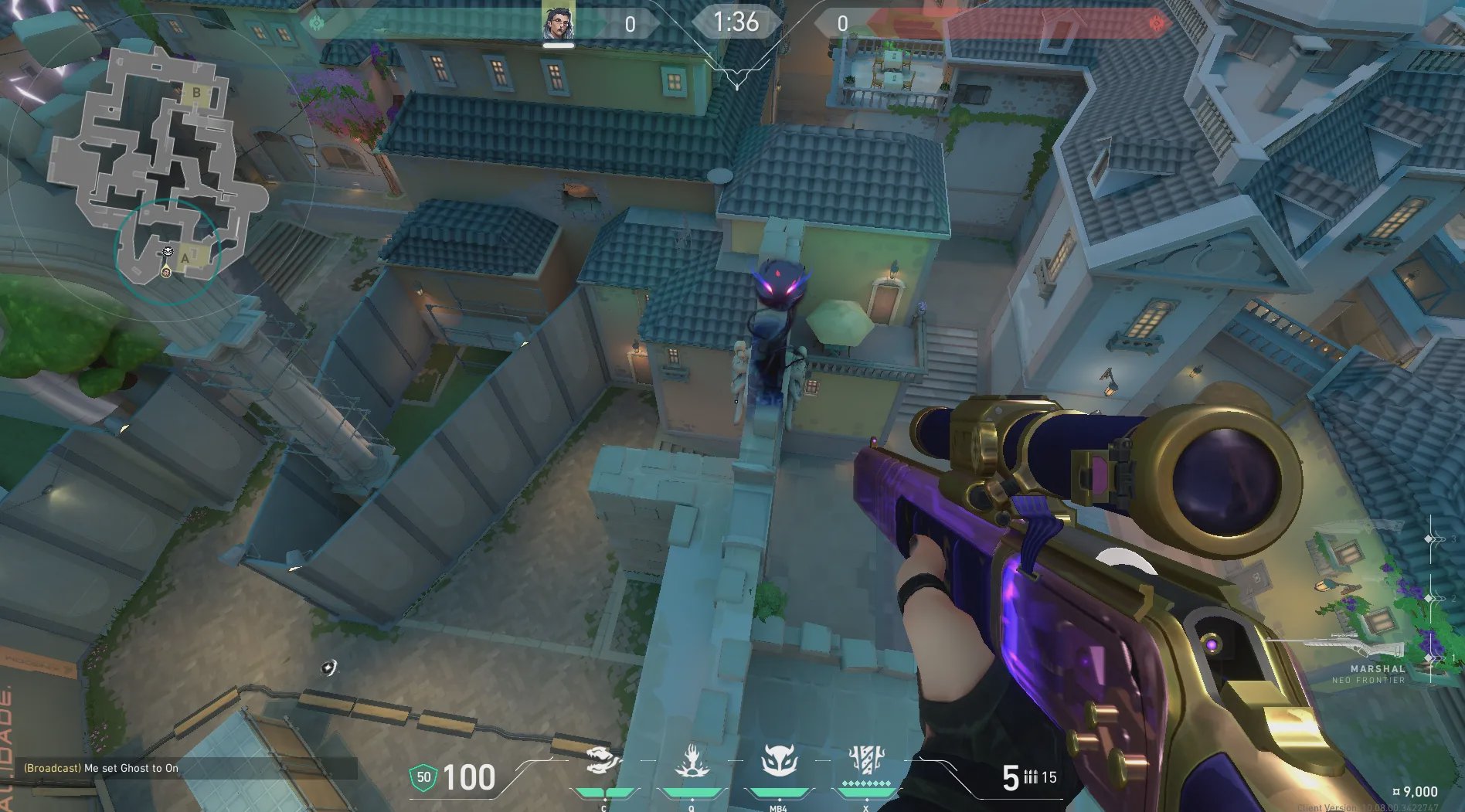This screenshot has height=812, width=1465.
Task: Activate the Prowler creature-jaws ability
Action: [605, 761]
